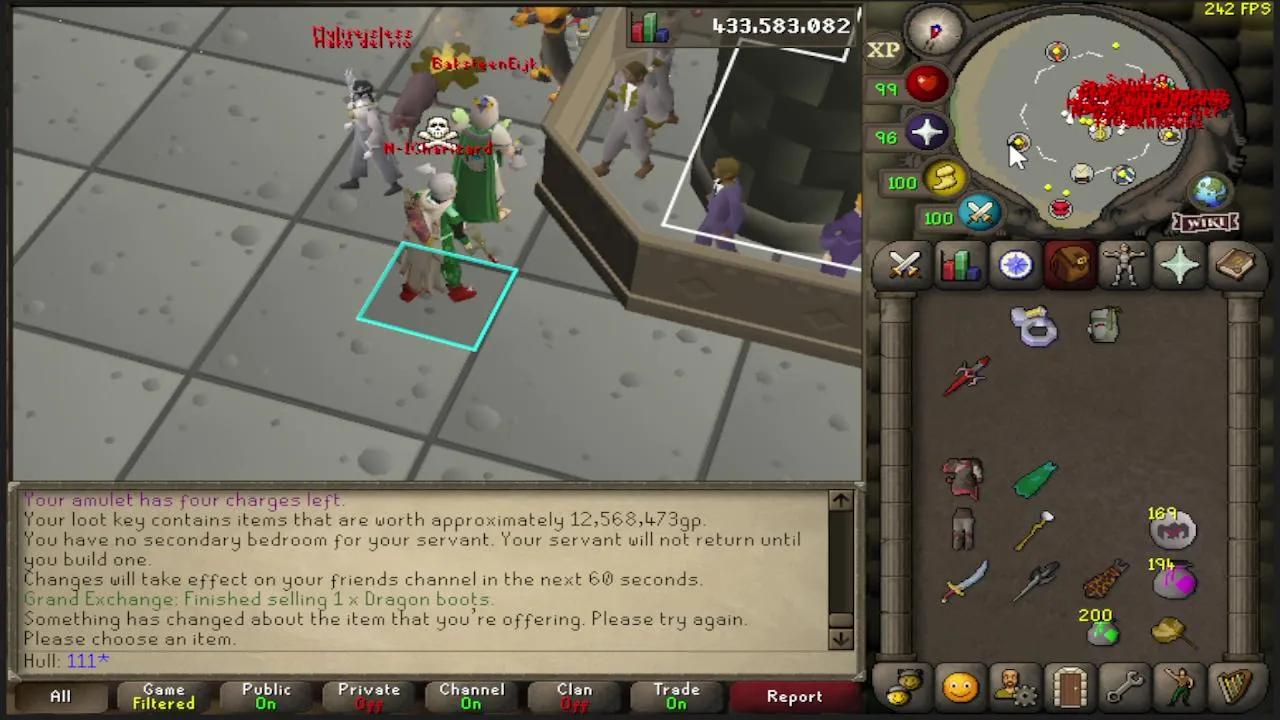
Task: Open the Worn Equipment tab
Action: 1123,264
